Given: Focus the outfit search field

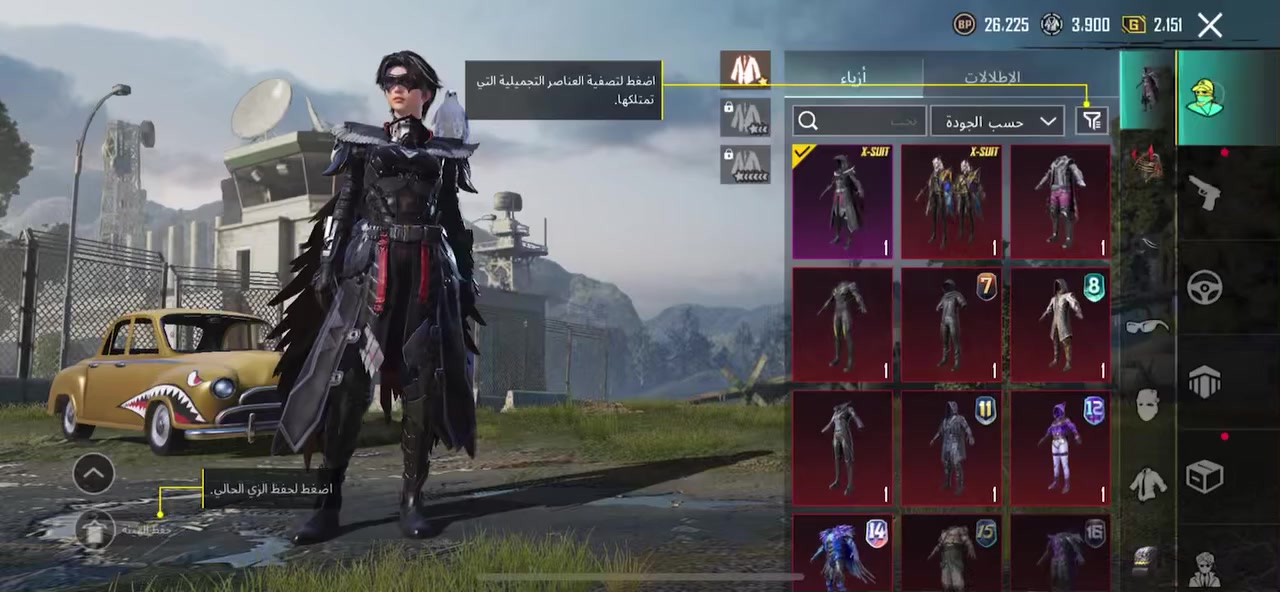Looking at the screenshot, I should (859, 121).
